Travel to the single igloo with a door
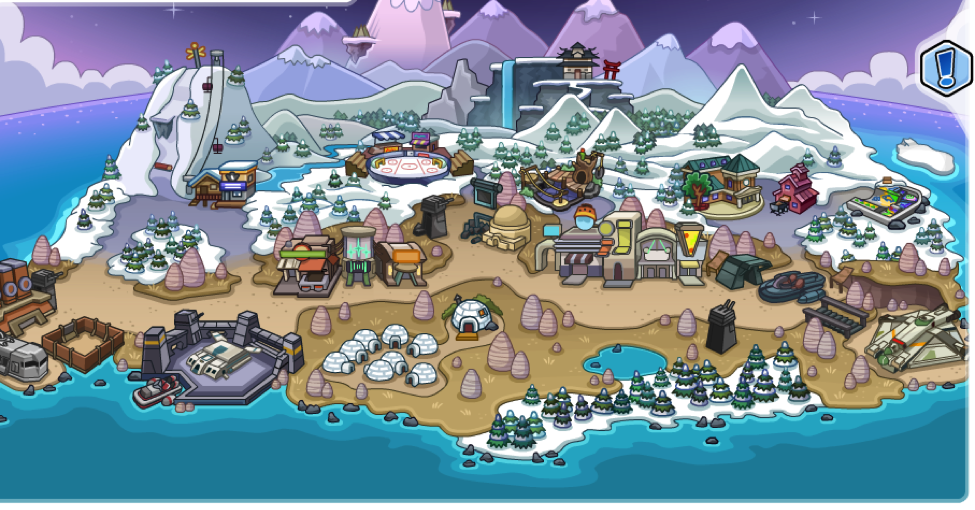Screen dimensions: 975x510 tap(471, 316)
